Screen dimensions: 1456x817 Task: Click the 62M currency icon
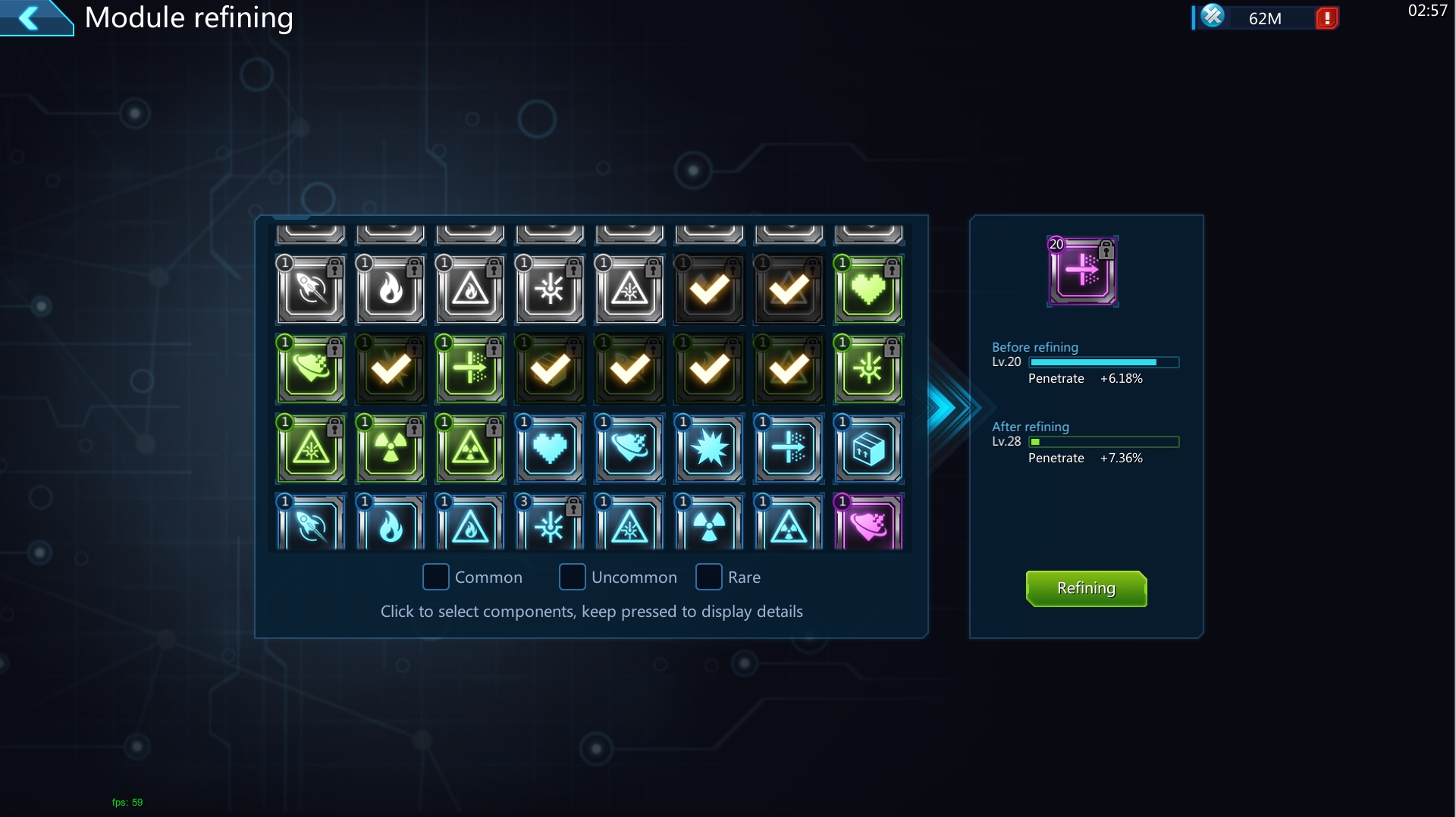tap(1213, 16)
